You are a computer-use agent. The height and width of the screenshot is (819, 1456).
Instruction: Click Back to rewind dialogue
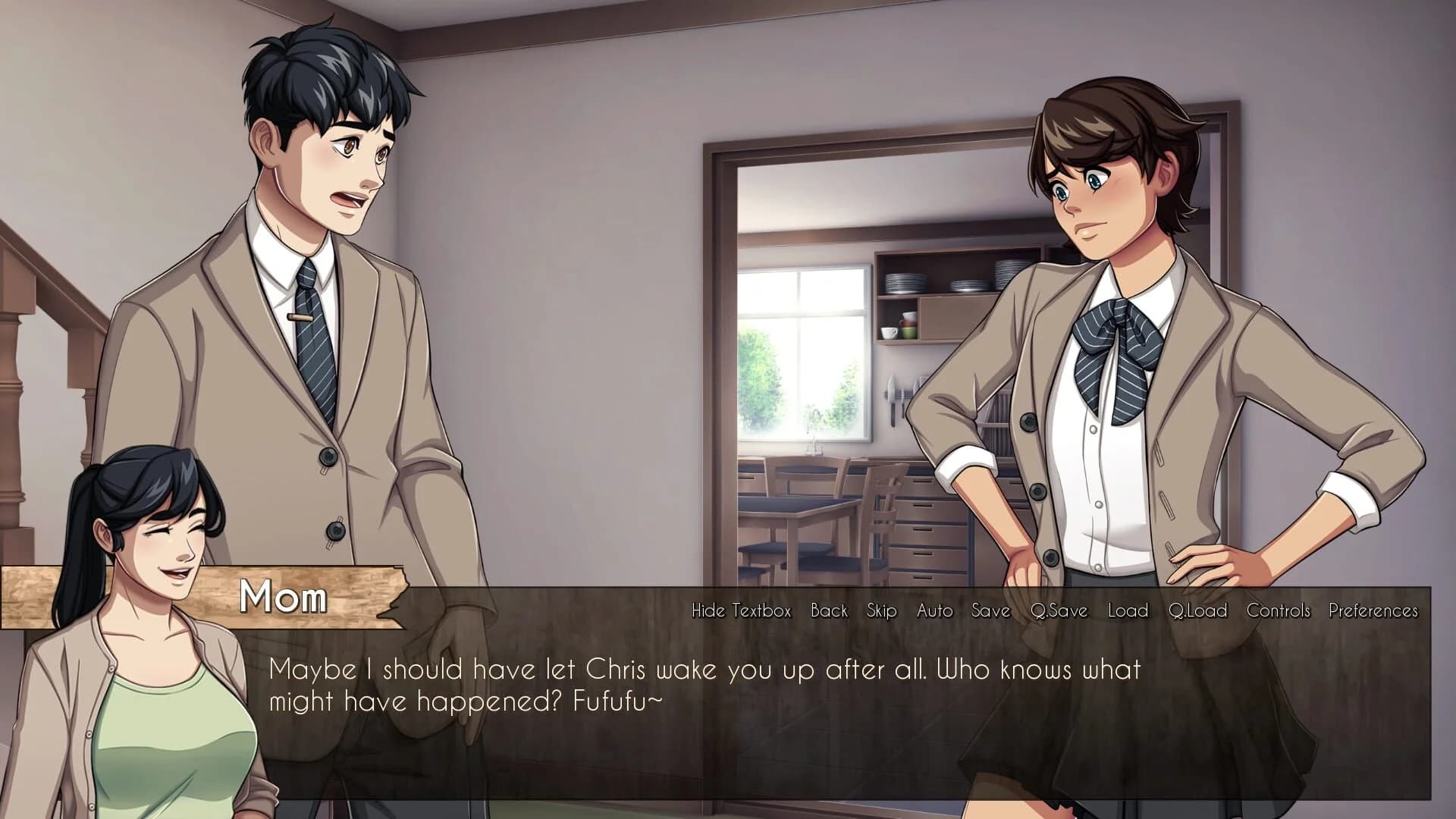pyautogui.click(x=828, y=610)
